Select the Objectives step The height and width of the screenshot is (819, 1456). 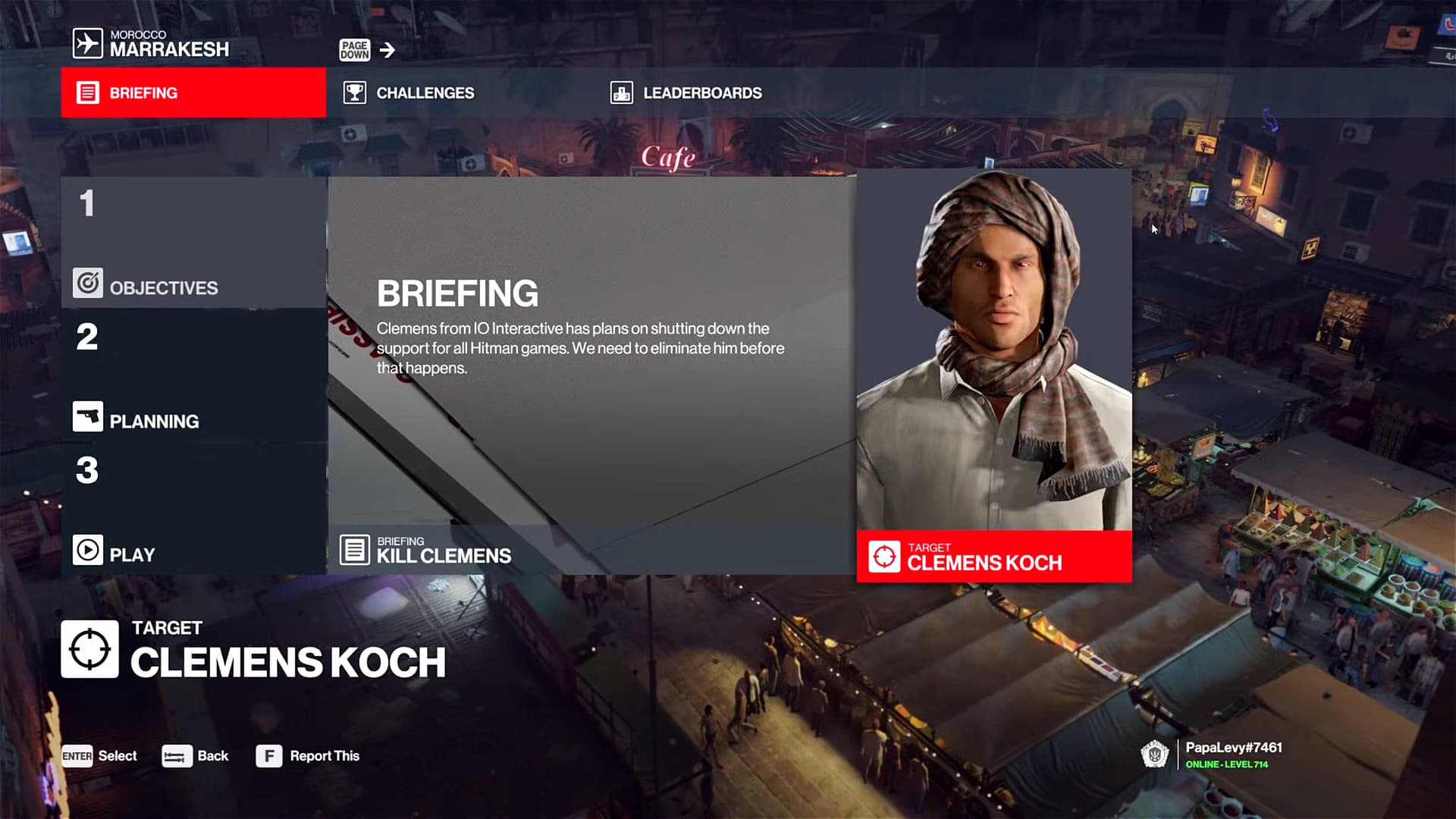click(193, 243)
